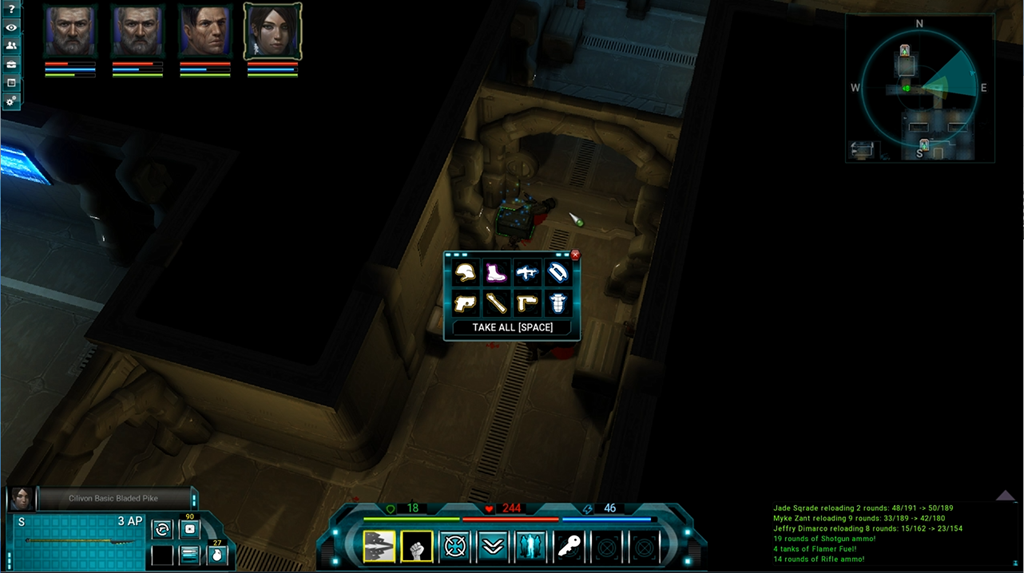This screenshot has width=1024, height=573.
Task: Expand the combat log arrow
Action: point(1006,495)
